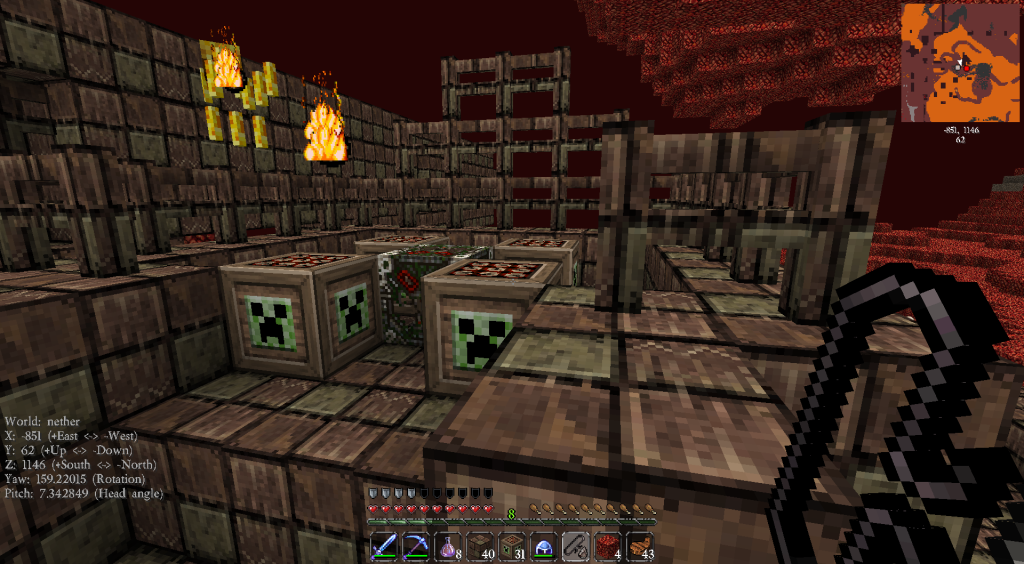Pick the creeper-face crate stack

tap(513, 546)
